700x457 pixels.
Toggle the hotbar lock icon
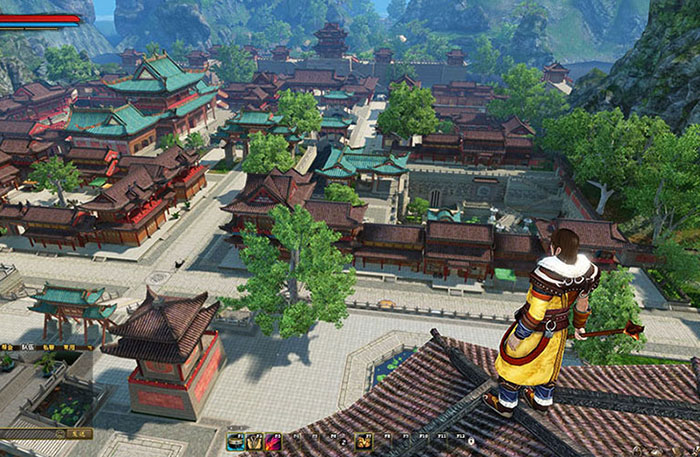[476, 440]
